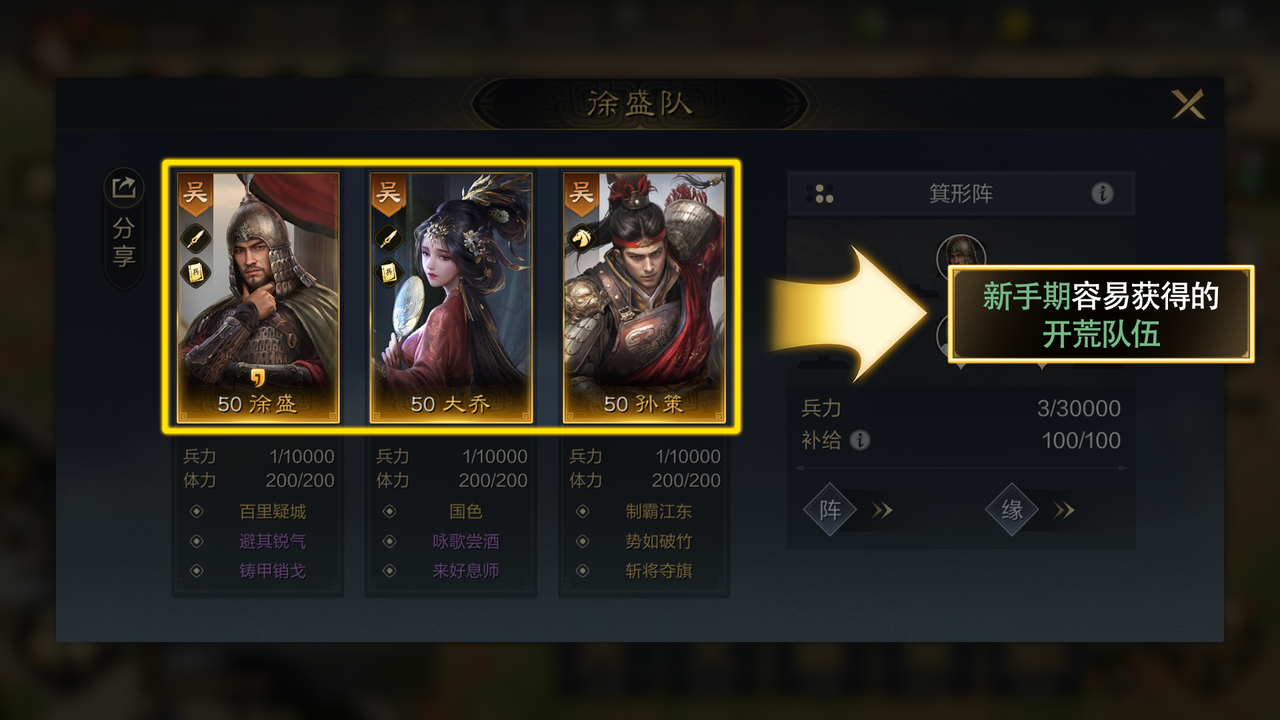Screen dimensions: 1280x720
Task: Open the 制霸江东 skill details
Action: tap(659, 511)
